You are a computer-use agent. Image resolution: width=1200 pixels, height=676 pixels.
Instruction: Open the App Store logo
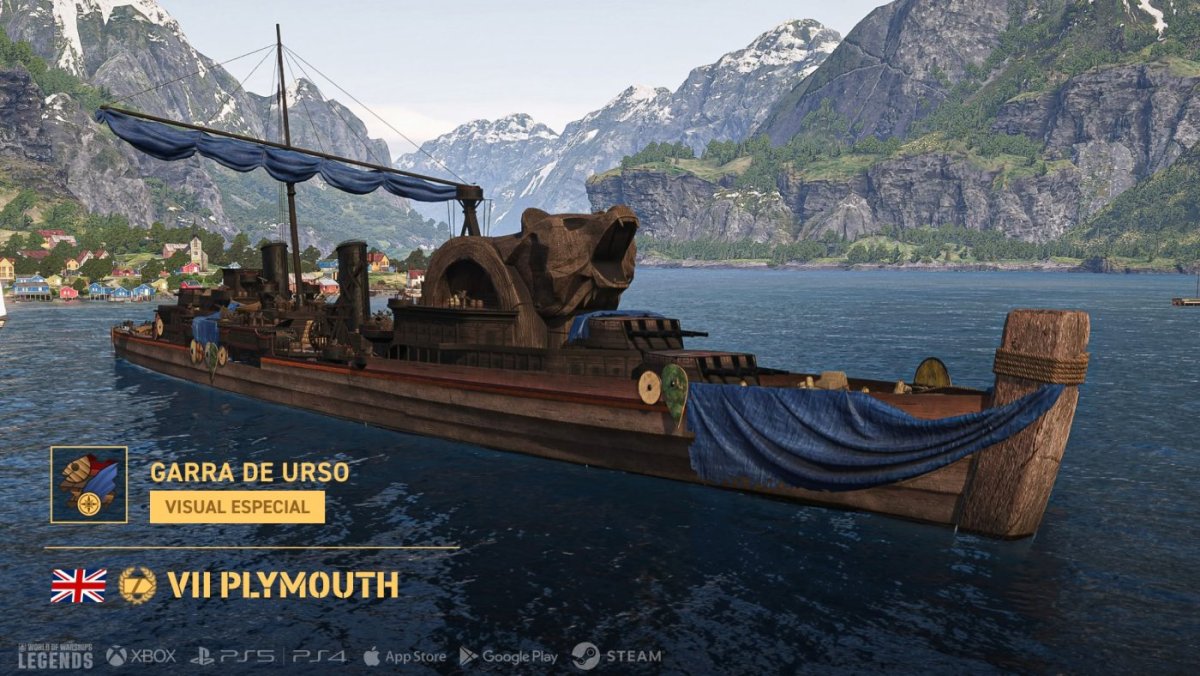[404, 656]
